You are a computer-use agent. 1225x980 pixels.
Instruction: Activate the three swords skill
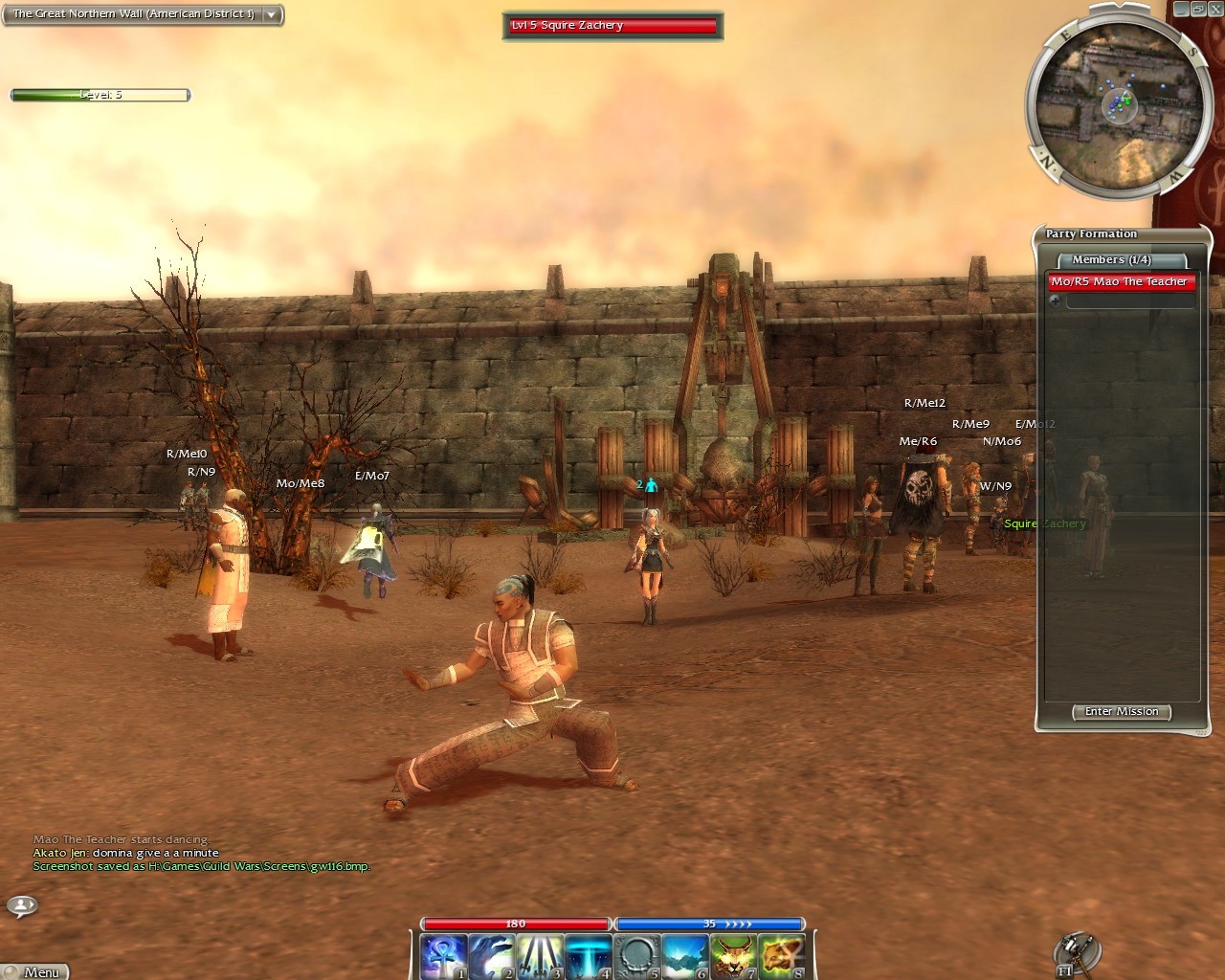click(540, 956)
